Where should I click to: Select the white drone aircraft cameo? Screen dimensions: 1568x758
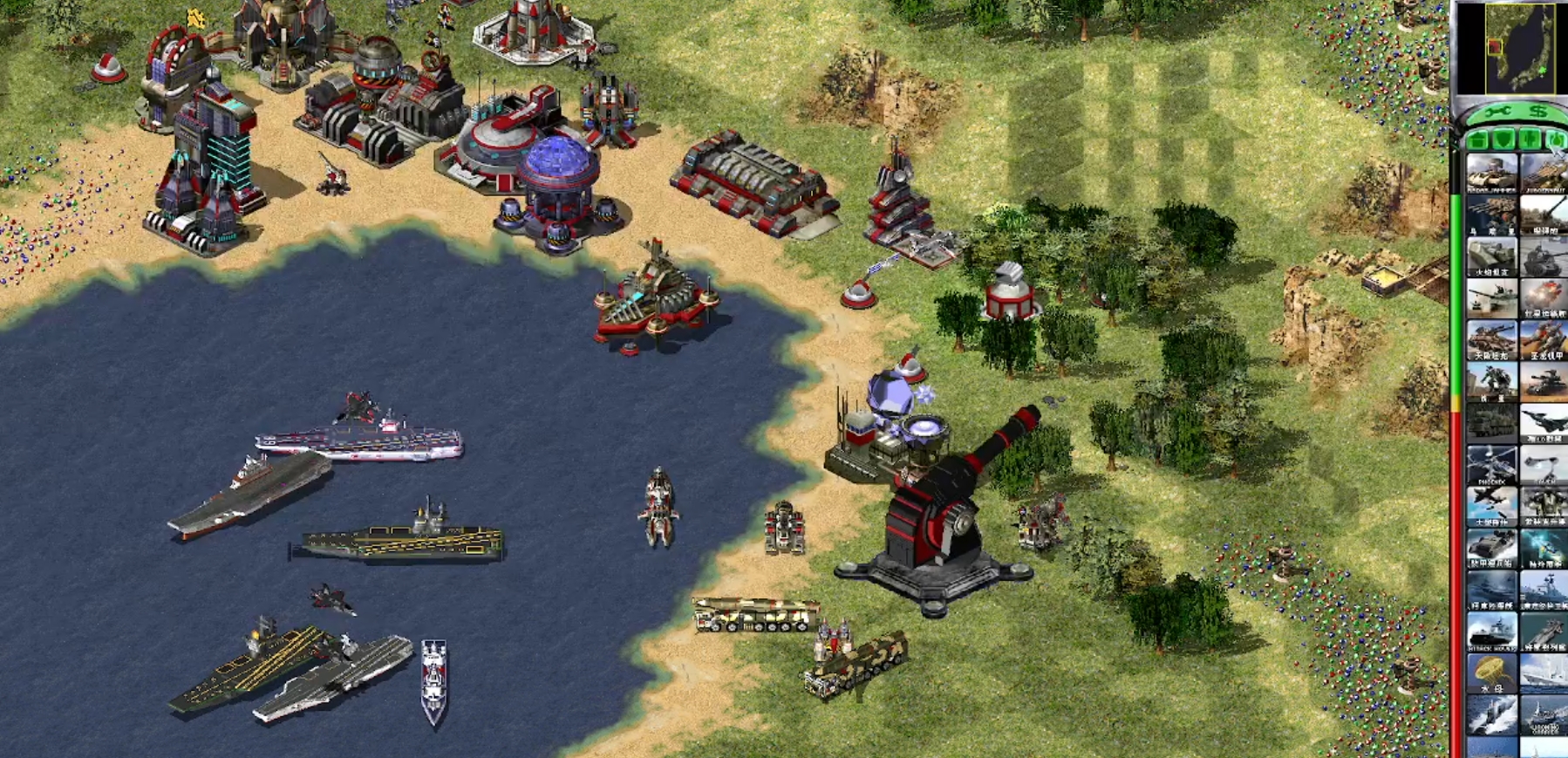1544,465
